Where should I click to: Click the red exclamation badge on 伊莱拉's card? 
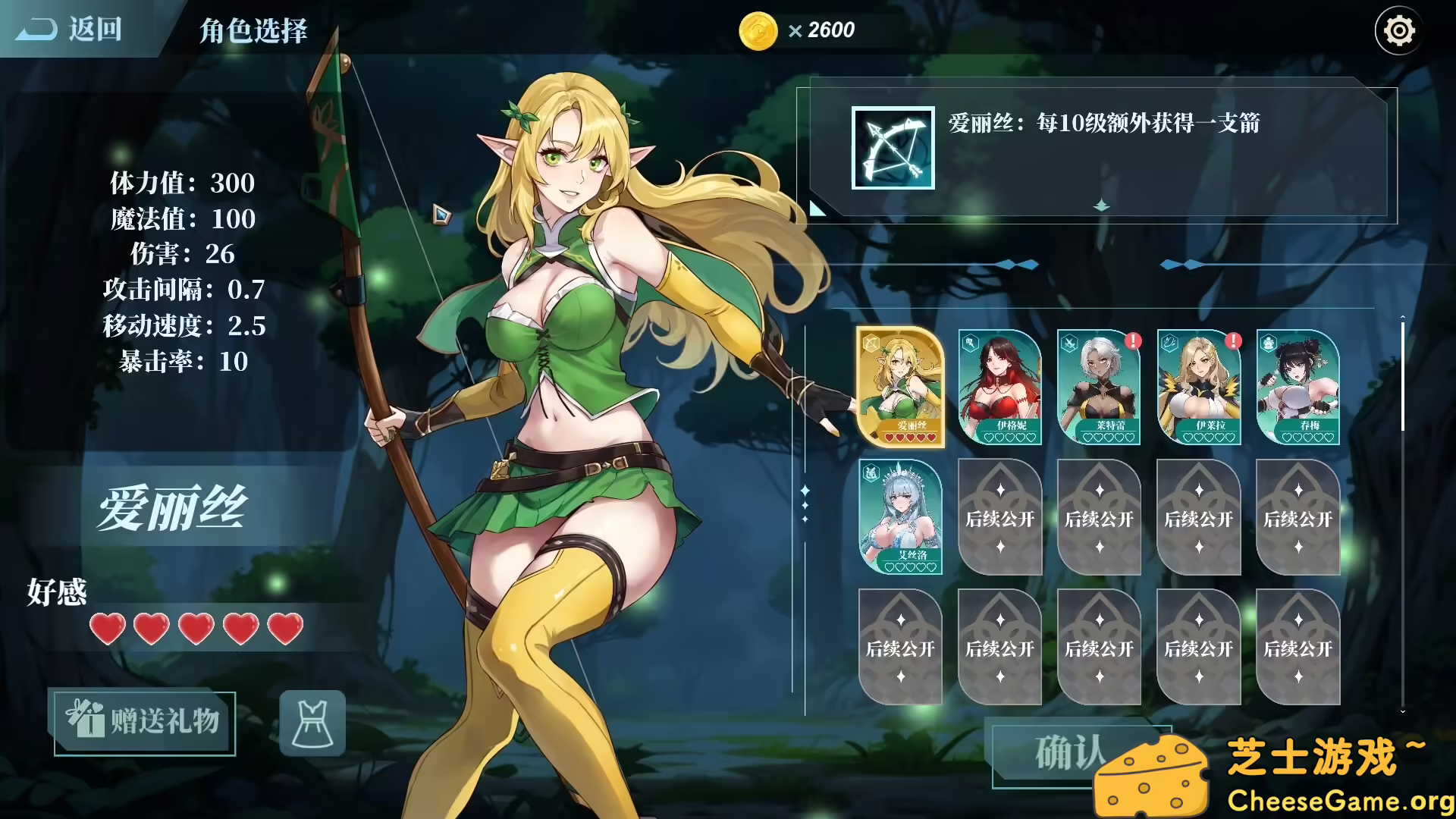pos(1232,342)
